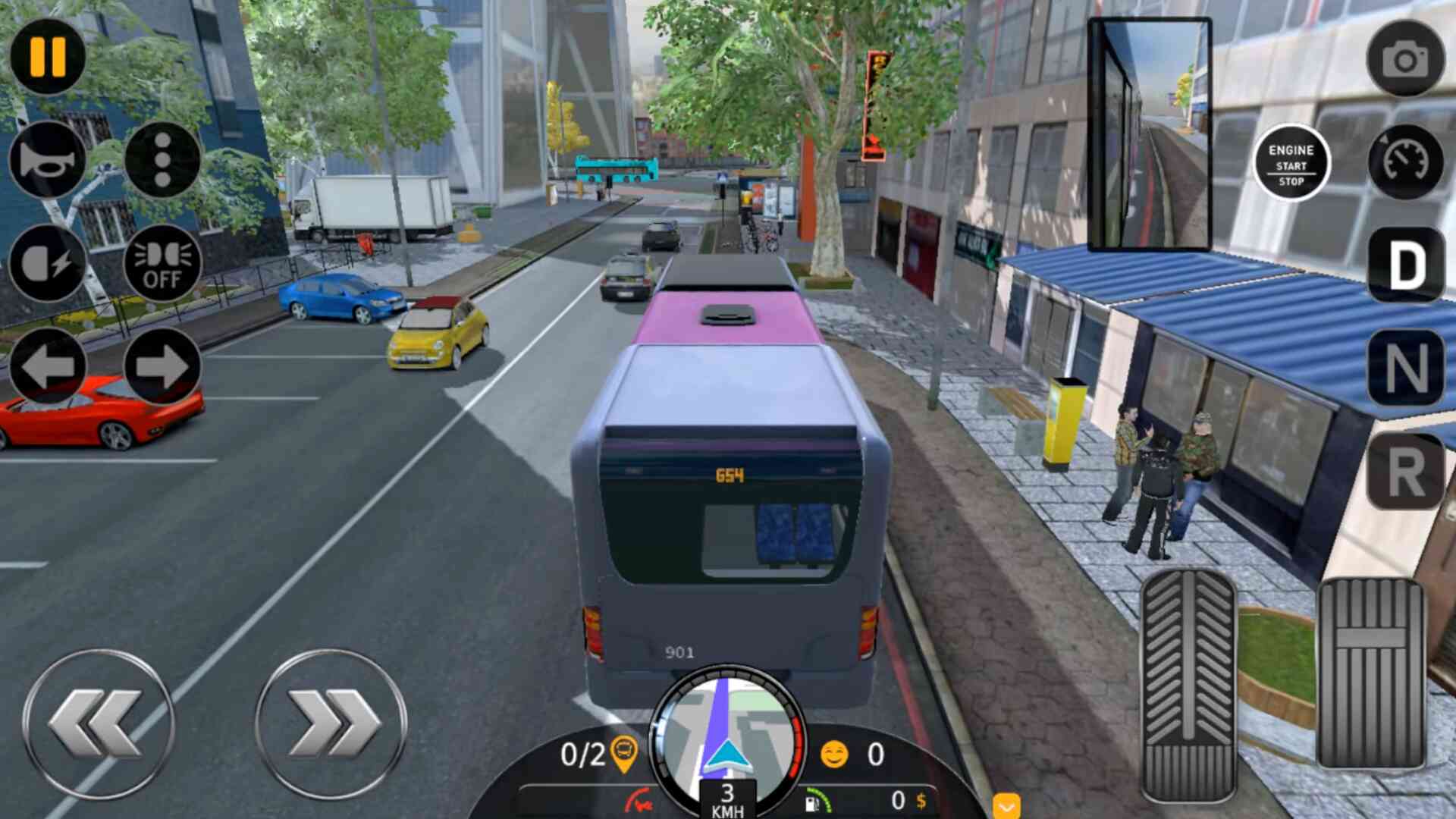Viewport: 1456px width, 819px height.
Task: Pause the game with the pause button
Action: click(x=48, y=57)
